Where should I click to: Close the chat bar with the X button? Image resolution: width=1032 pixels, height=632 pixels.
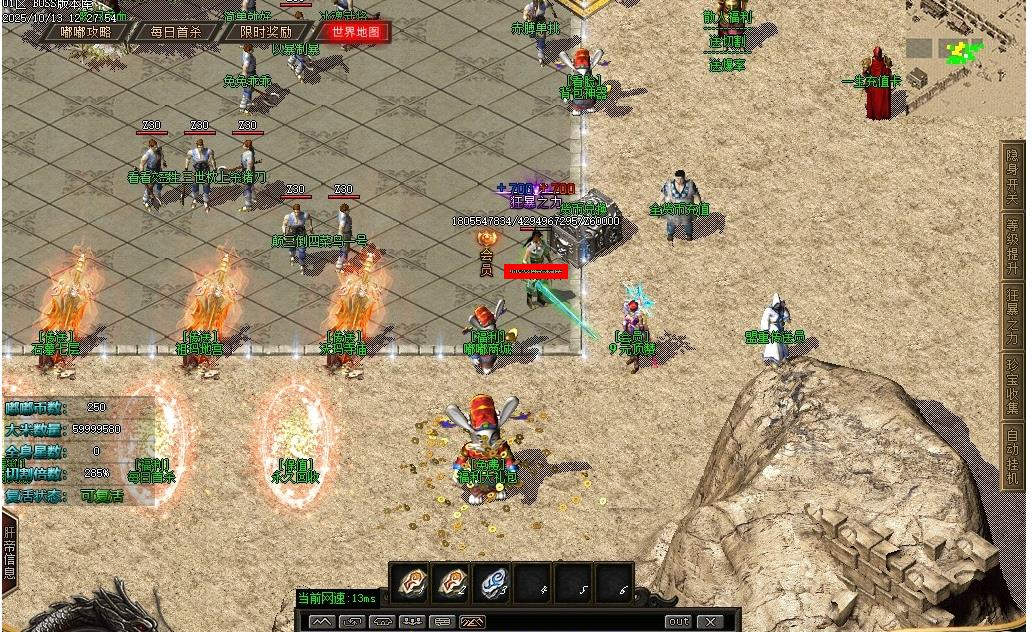point(710,622)
